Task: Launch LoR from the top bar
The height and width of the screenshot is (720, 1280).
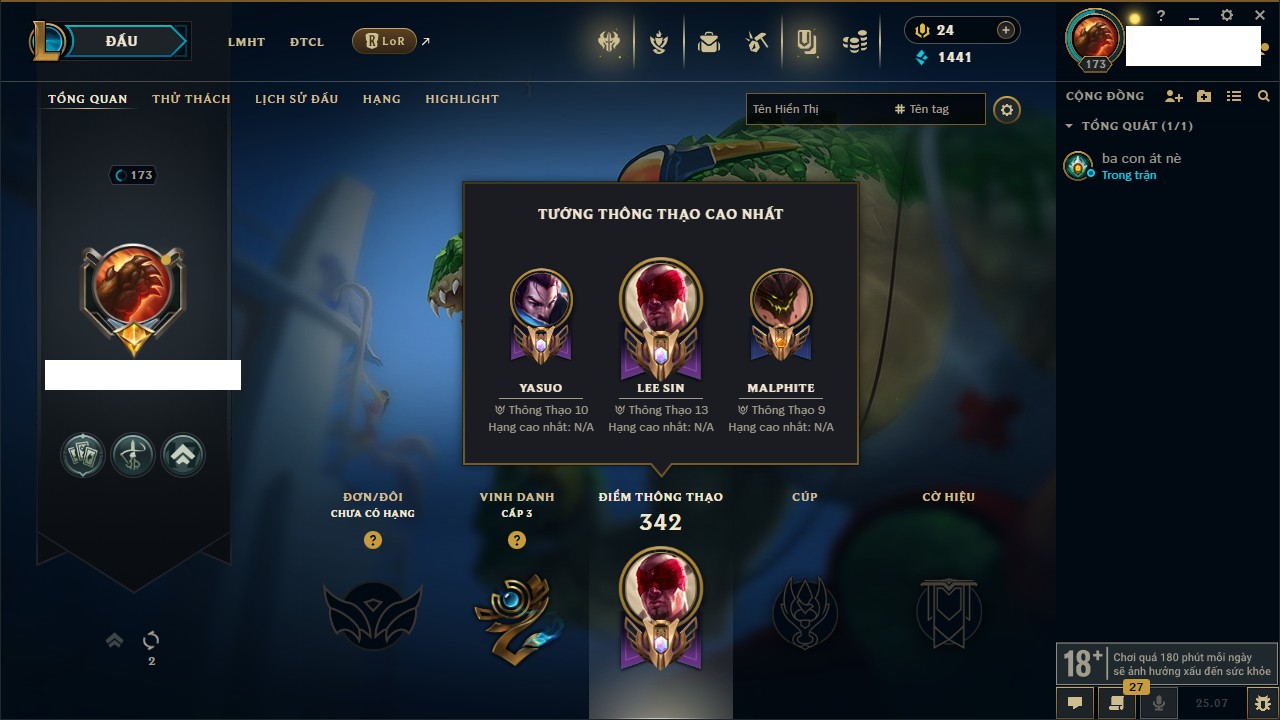Action: coord(385,42)
